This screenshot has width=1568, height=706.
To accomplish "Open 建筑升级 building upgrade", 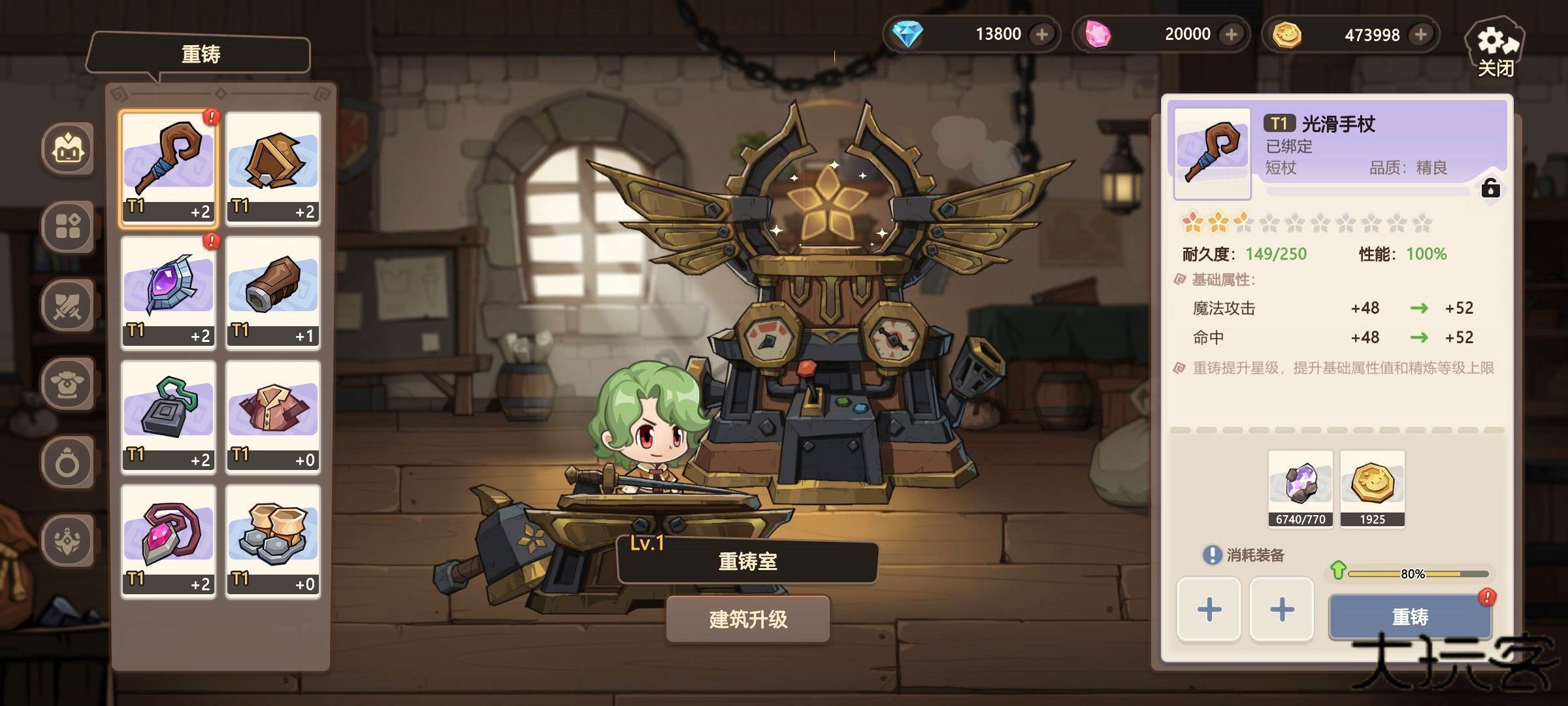I will tap(748, 619).
